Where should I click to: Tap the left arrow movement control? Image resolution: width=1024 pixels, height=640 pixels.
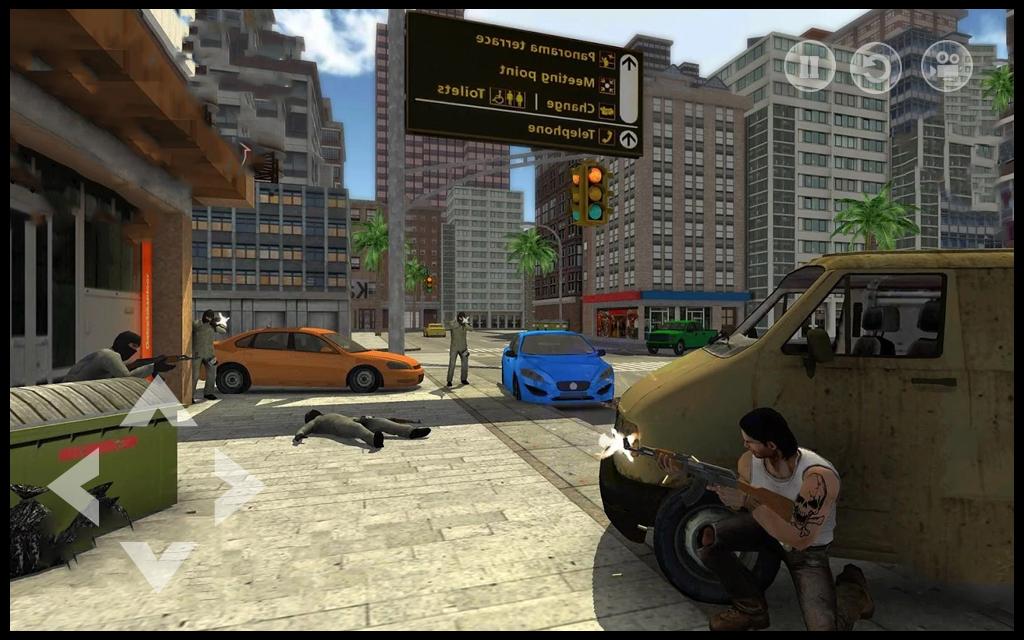tap(76, 485)
